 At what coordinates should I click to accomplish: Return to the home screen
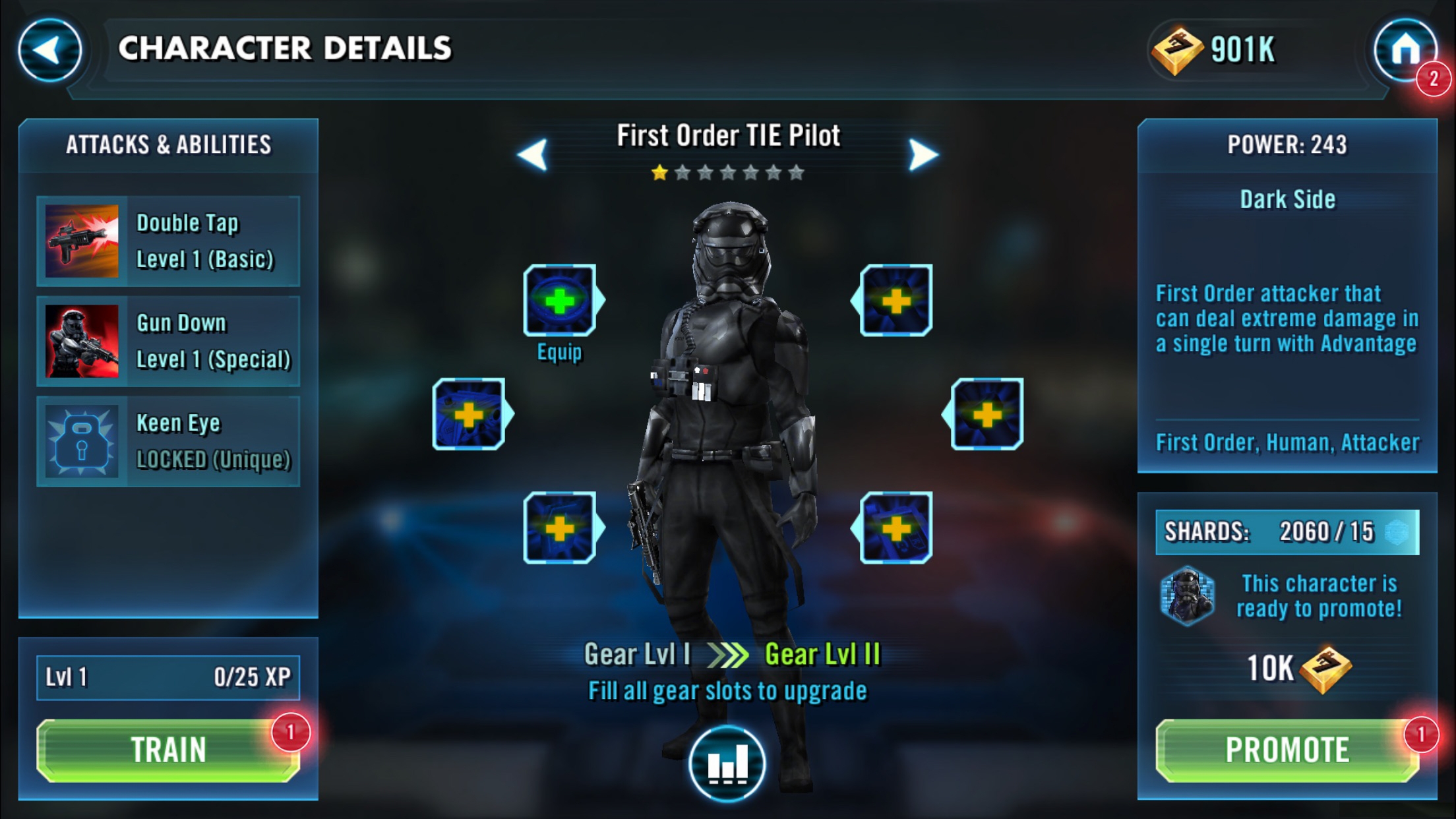[x=1405, y=50]
